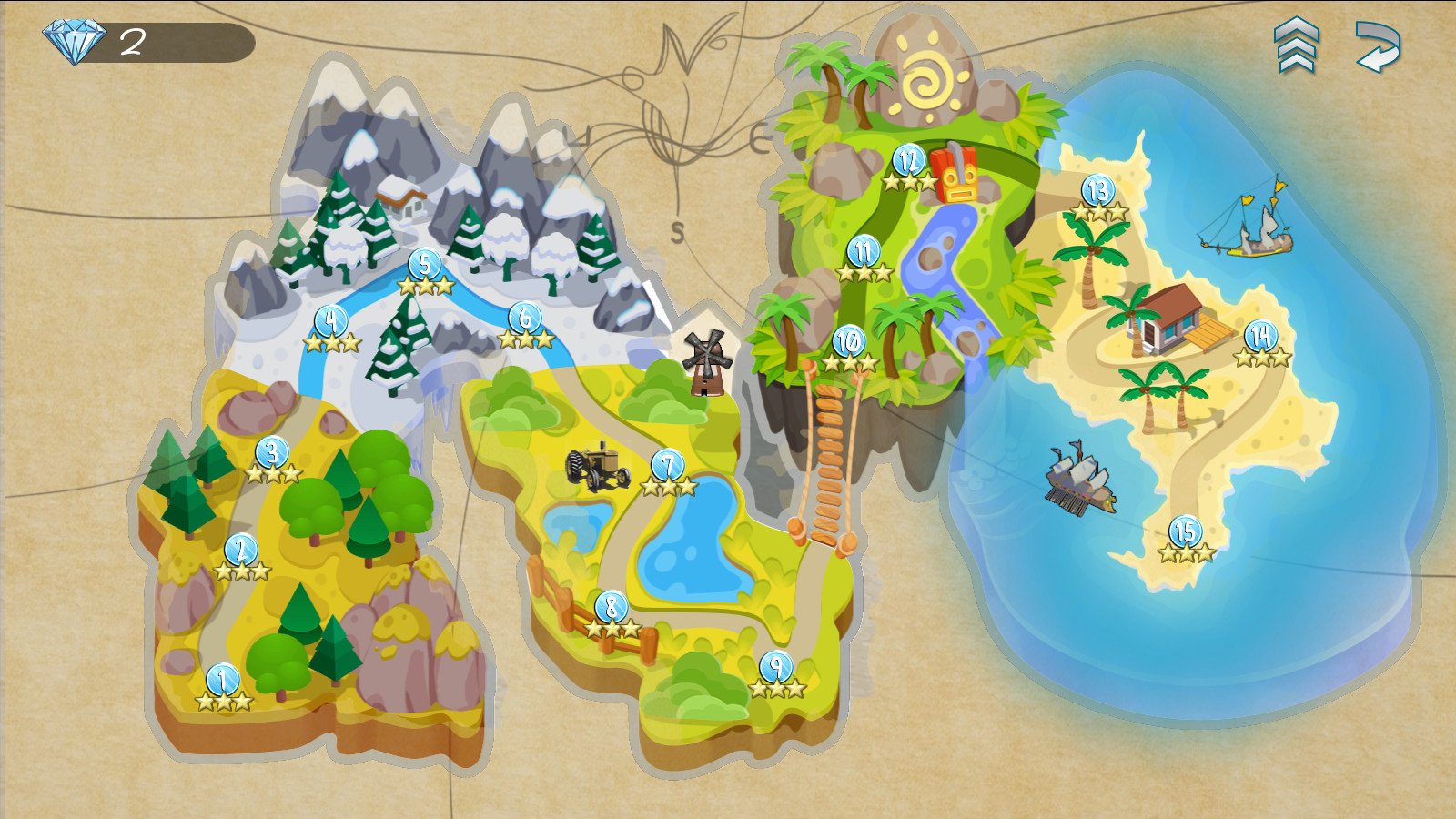Viewport: 1456px width, 819px height.
Task: Open level 5
Action: (423, 264)
